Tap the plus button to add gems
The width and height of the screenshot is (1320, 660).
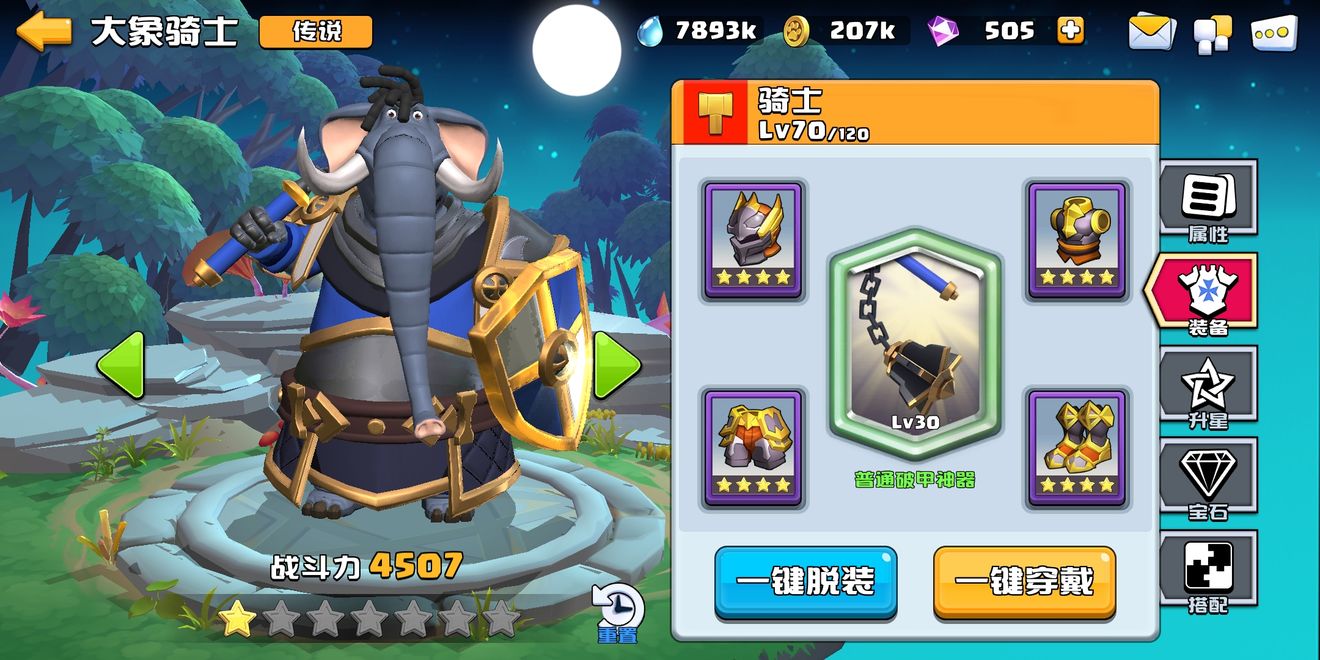pyautogui.click(x=1070, y=31)
